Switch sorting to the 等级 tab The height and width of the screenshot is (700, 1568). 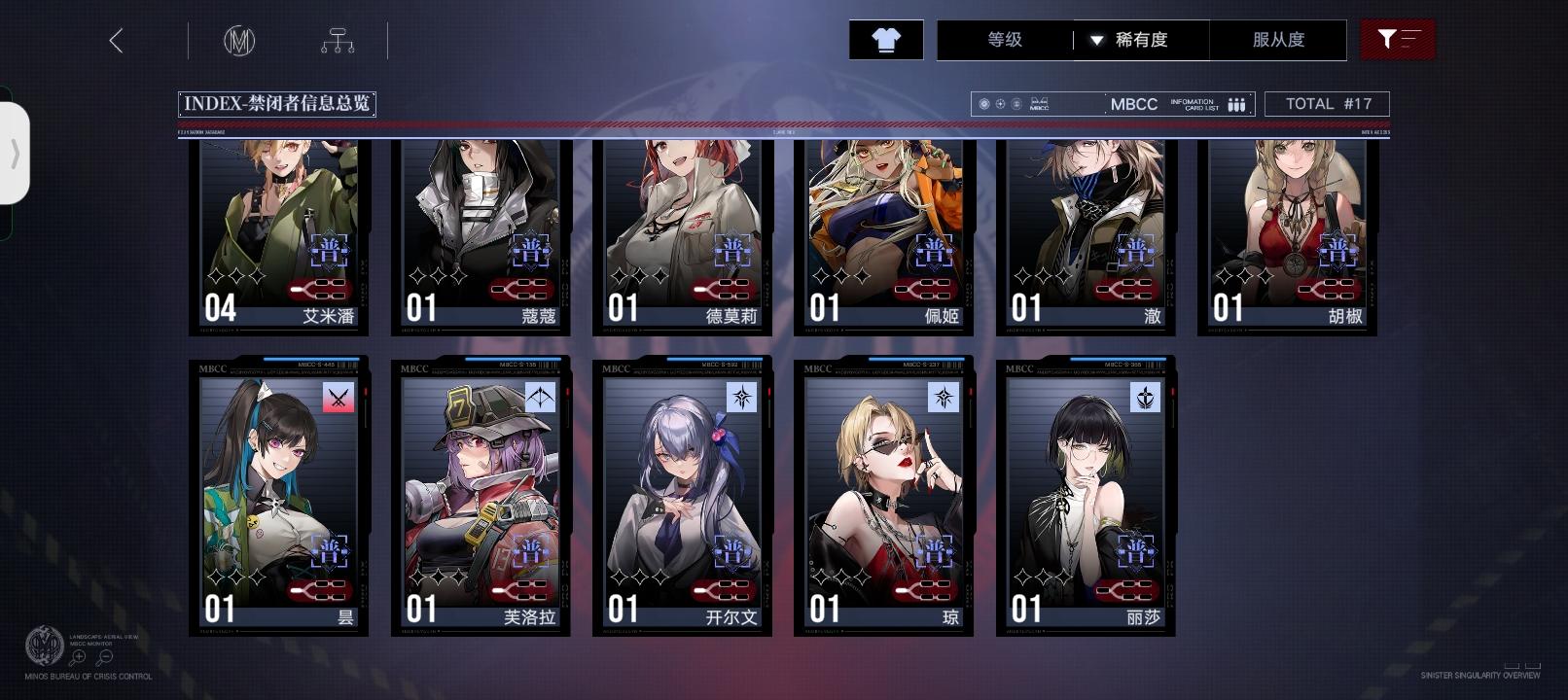[x=1002, y=40]
